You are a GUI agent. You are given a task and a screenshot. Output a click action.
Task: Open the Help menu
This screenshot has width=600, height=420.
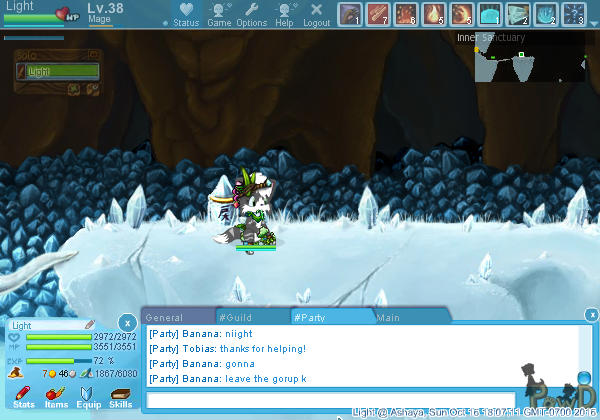tap(285, 14)
